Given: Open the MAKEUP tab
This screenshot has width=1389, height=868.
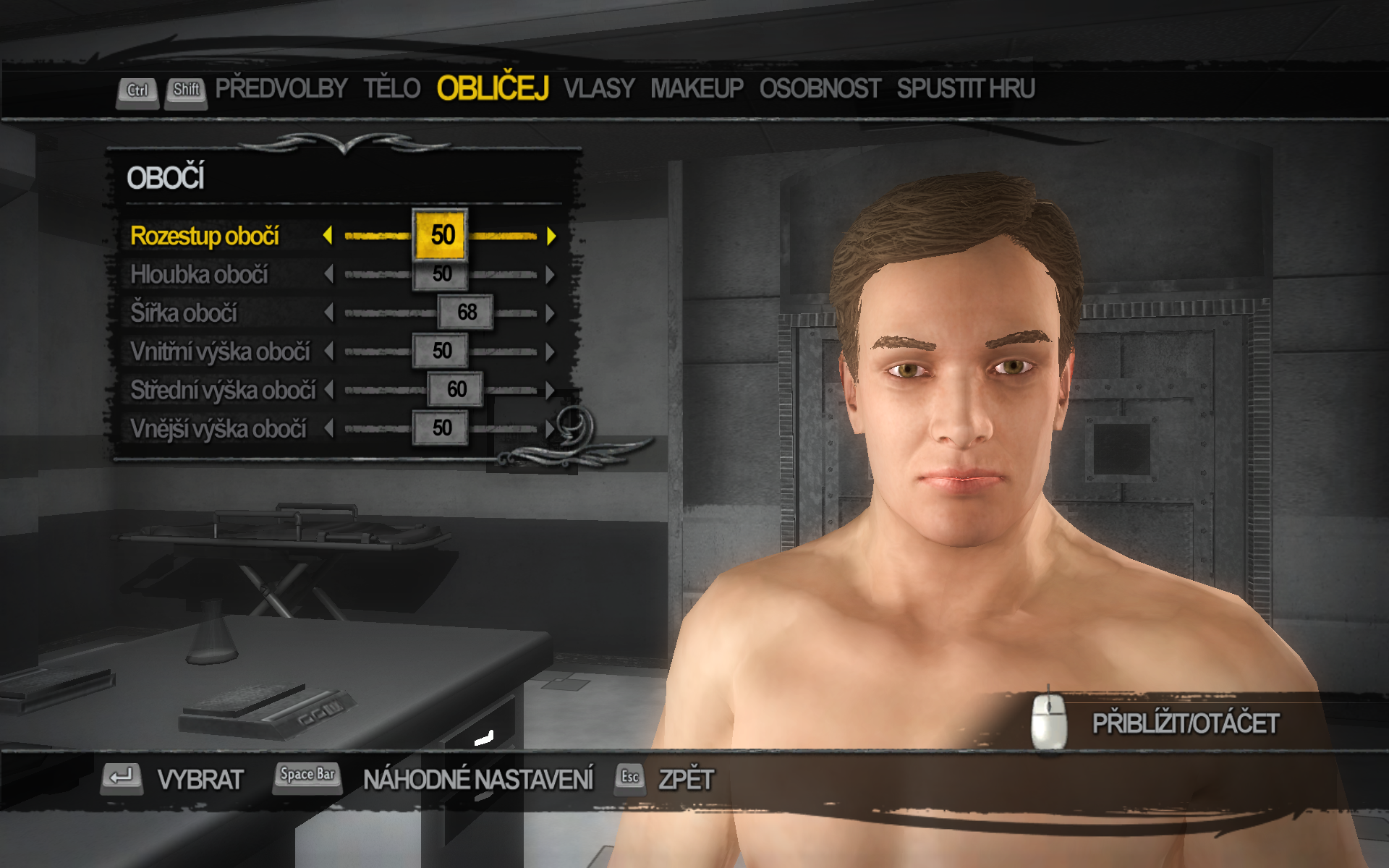Looking at the screenshot, I should tap(697, 89).
